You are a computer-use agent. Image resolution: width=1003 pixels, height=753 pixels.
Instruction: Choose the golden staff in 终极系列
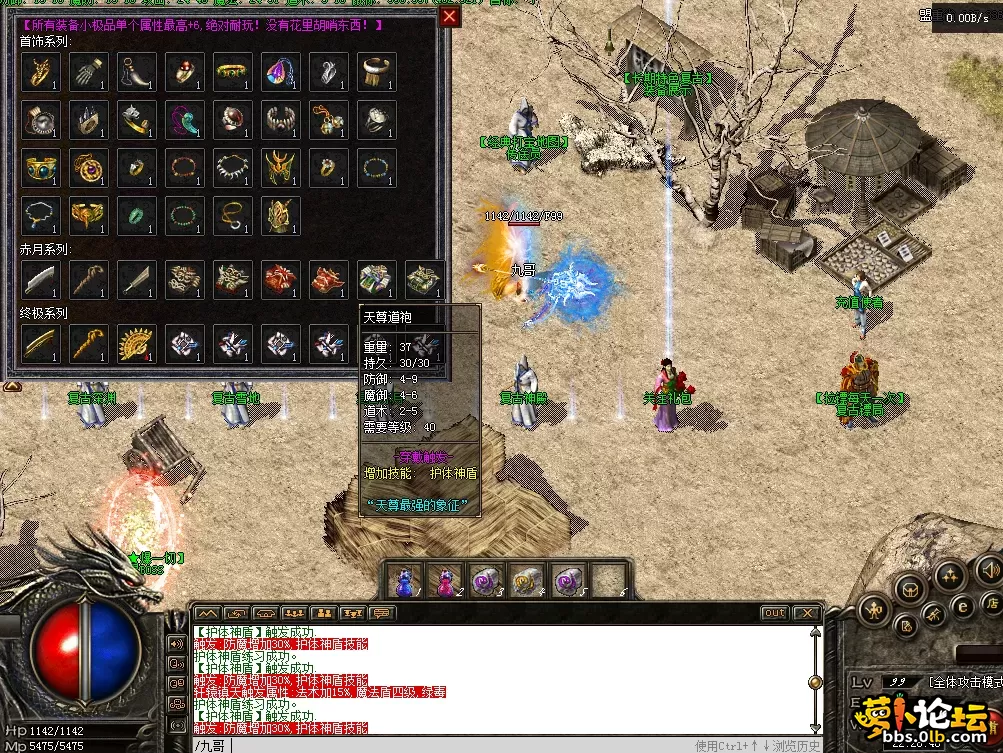pos(88,343)
